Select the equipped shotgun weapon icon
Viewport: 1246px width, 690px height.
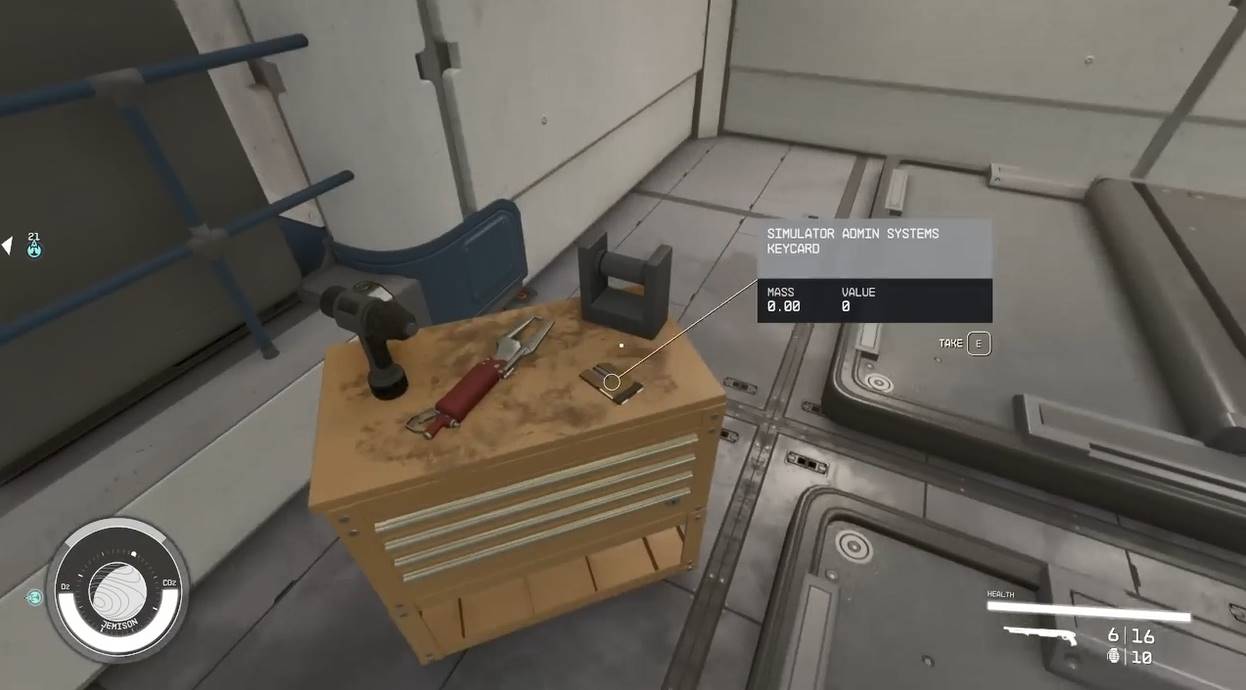(1041, 635)
